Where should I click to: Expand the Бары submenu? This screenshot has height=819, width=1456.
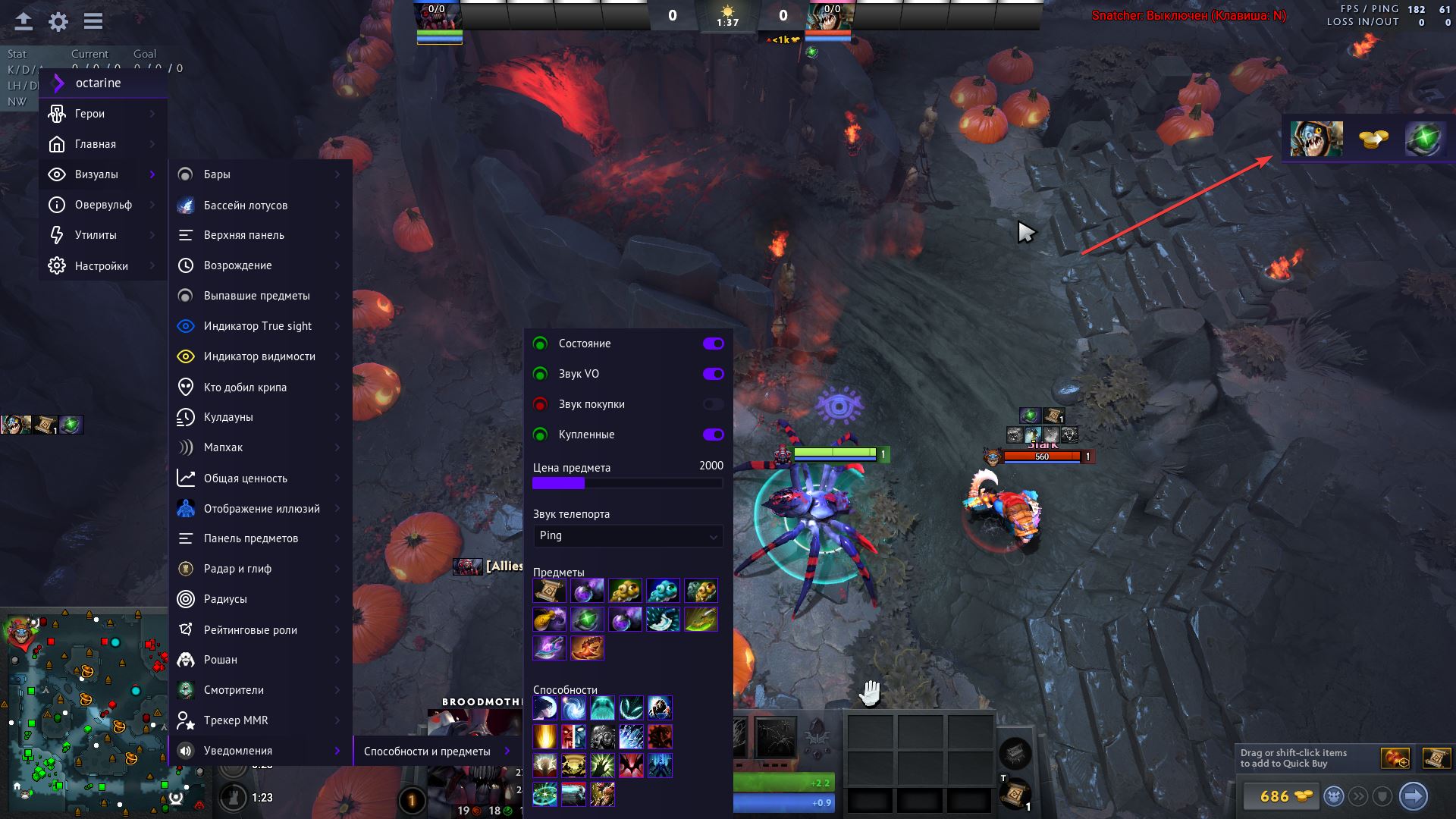(x=217, y=174)
